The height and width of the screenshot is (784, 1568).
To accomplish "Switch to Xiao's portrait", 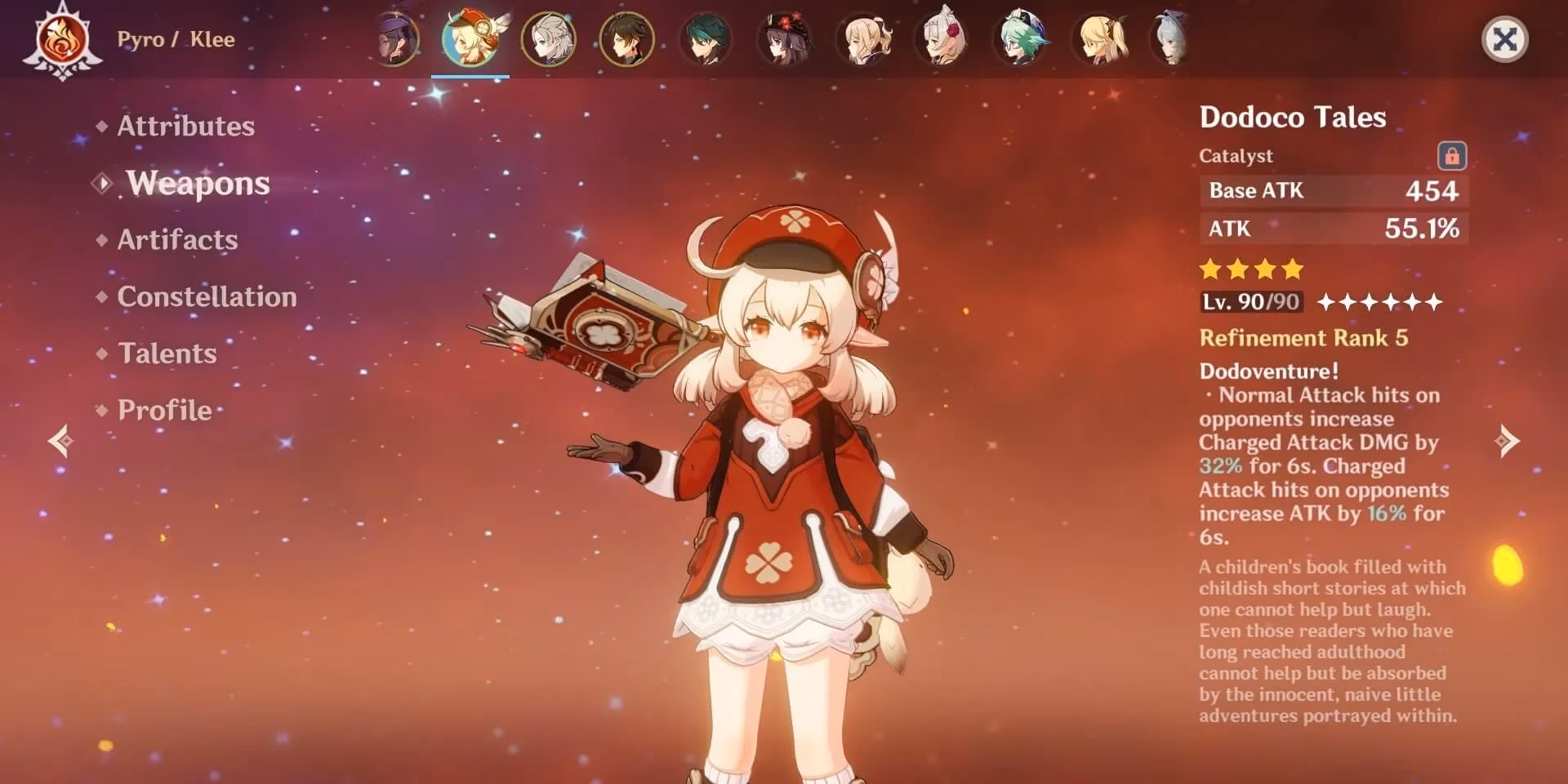I will 705,39.
